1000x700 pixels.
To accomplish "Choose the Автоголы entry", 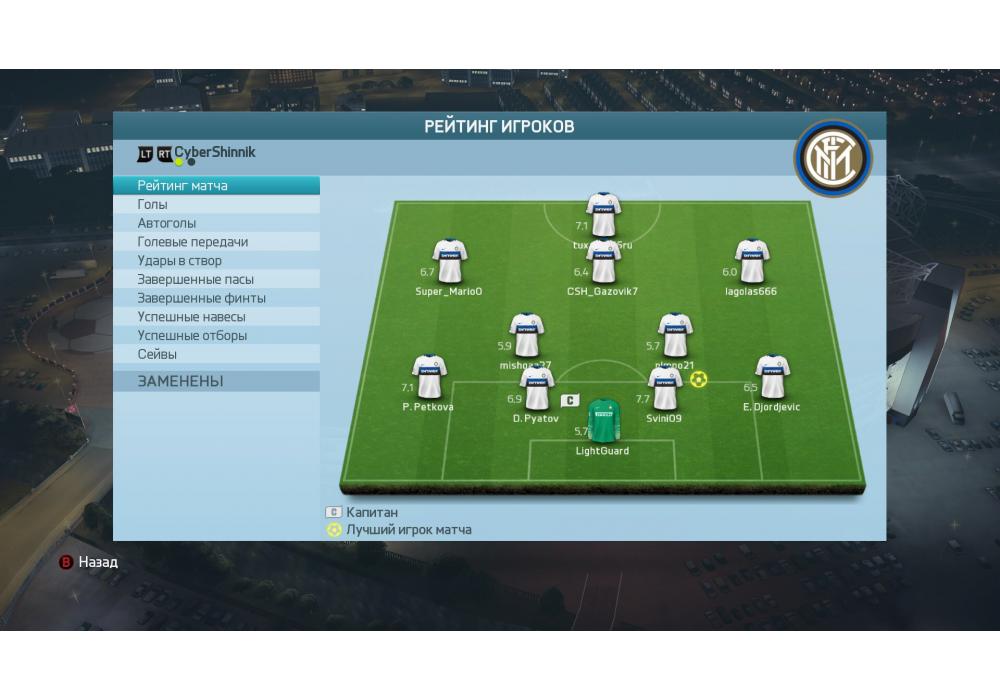I will (x=216, y=223).
